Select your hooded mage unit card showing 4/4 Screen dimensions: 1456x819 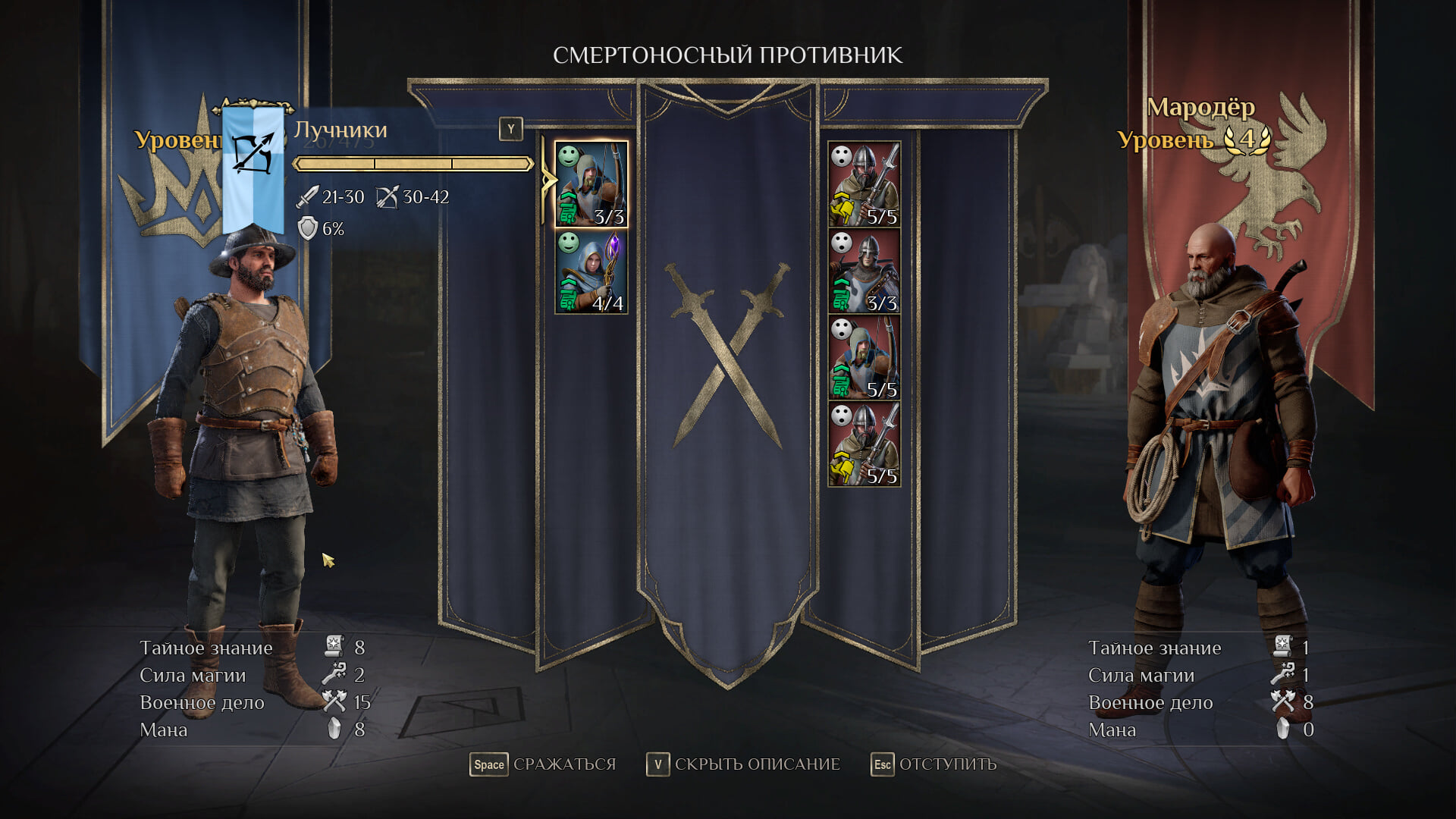pos(591,271)
